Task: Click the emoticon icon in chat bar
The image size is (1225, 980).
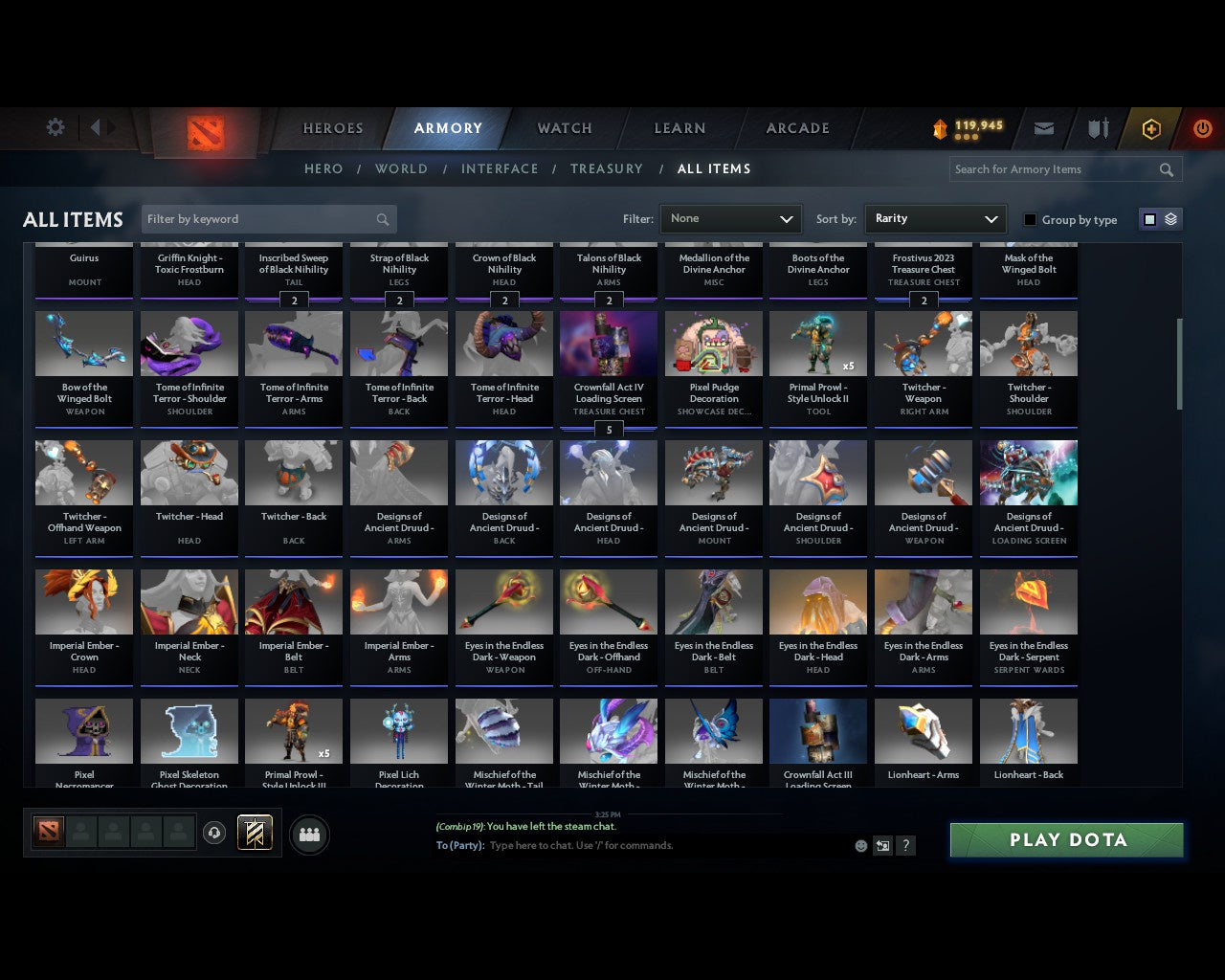Action: [x=858, y=846]
